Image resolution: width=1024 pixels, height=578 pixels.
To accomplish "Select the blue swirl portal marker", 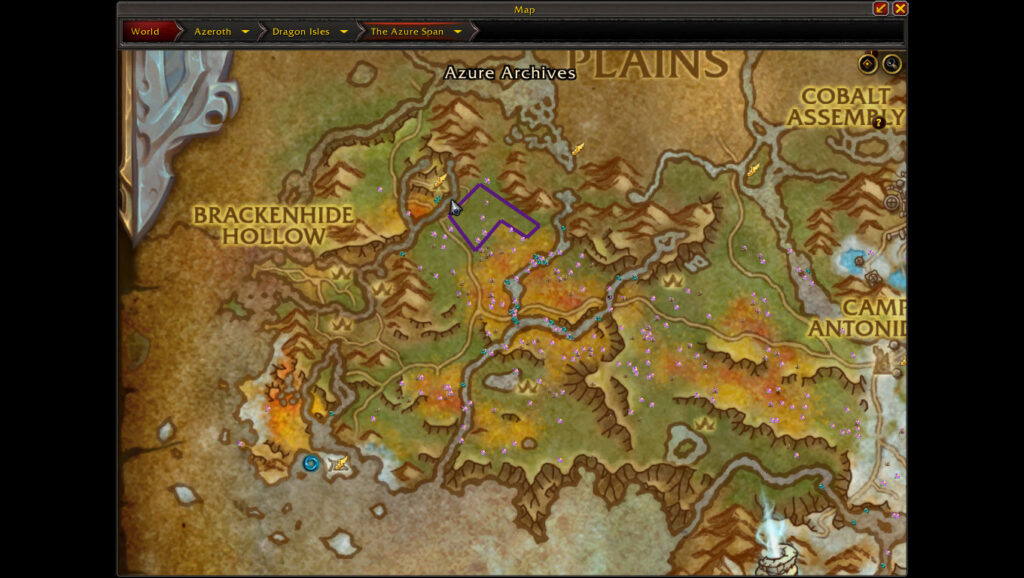I will click(311, 463).
